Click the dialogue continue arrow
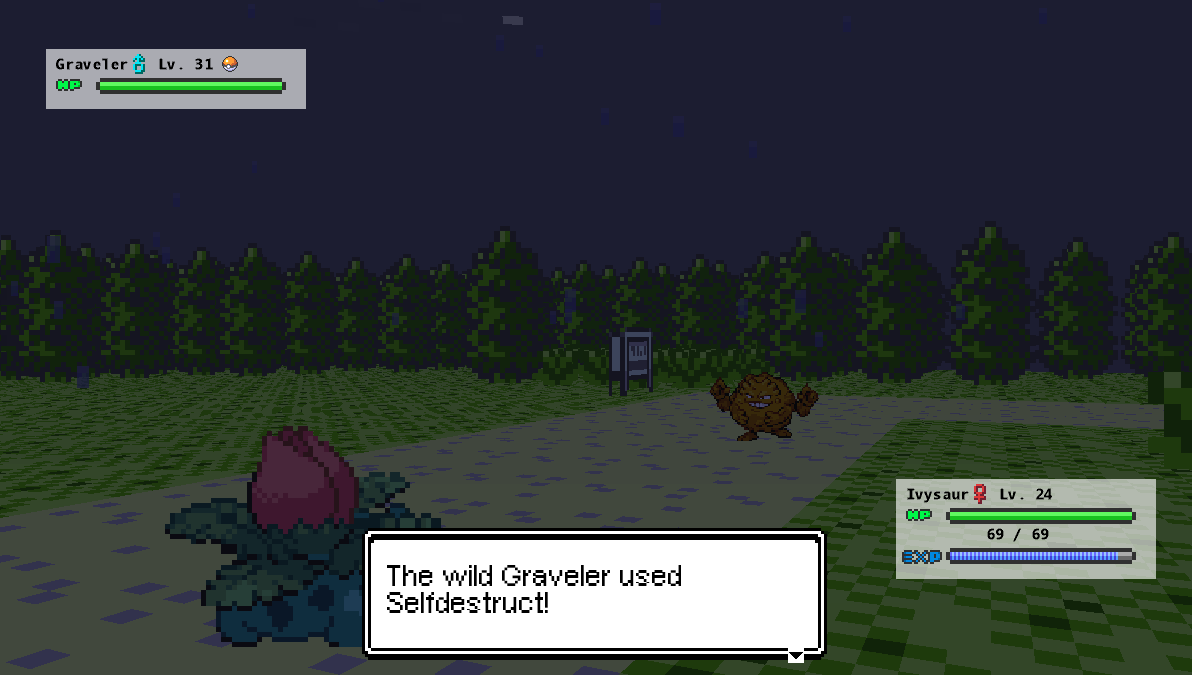 point(796,656)
